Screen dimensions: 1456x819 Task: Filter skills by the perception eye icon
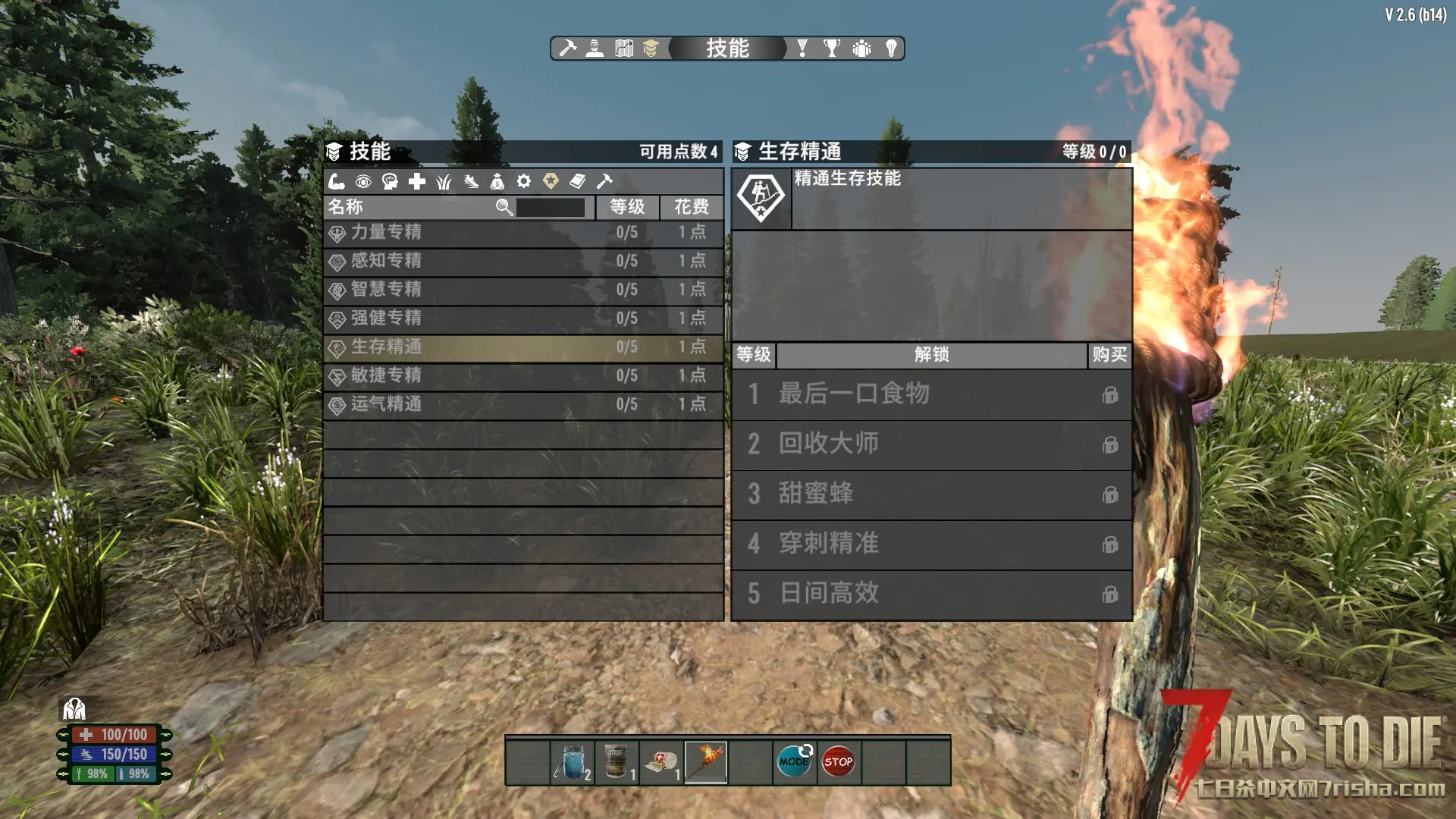click(x=363, y=181)
